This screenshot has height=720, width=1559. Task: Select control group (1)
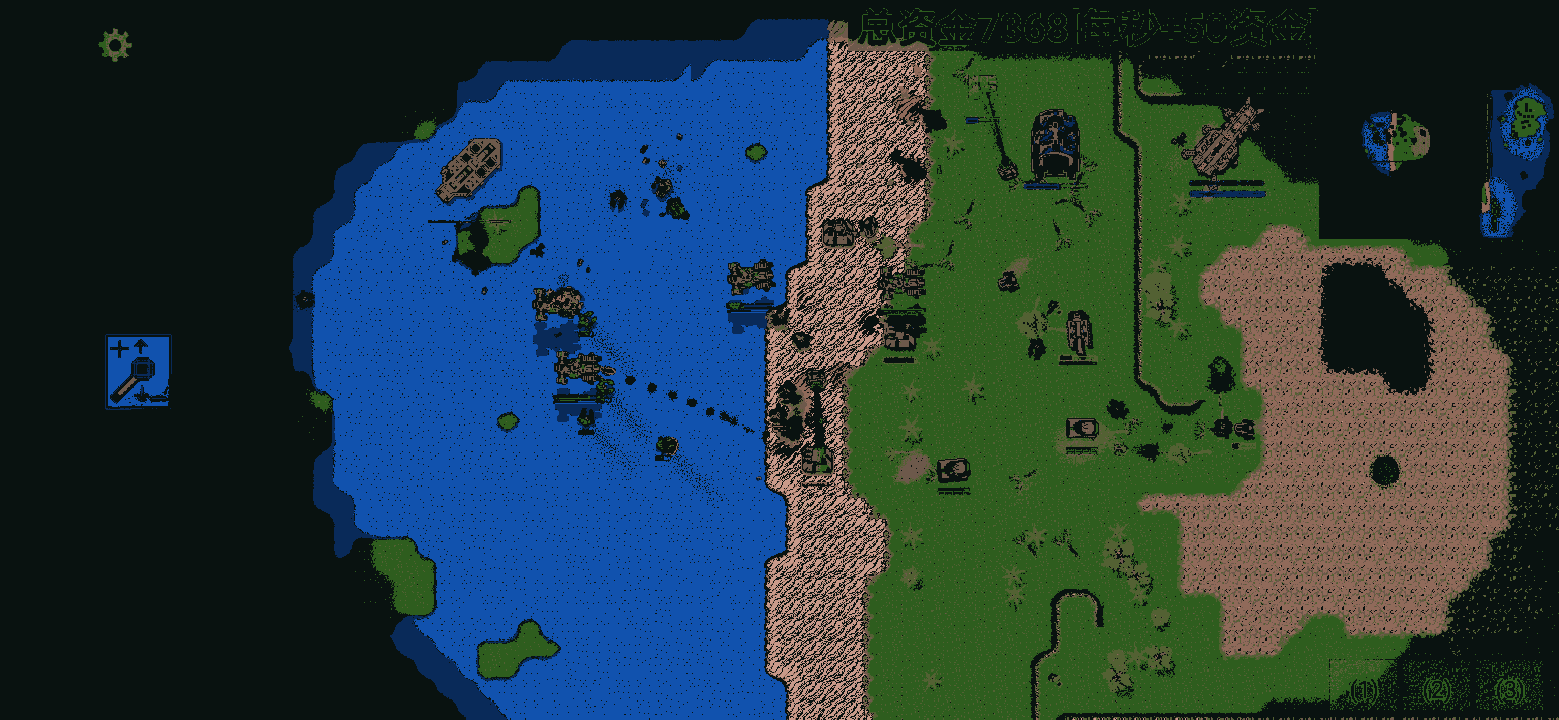click(1364, 690)
